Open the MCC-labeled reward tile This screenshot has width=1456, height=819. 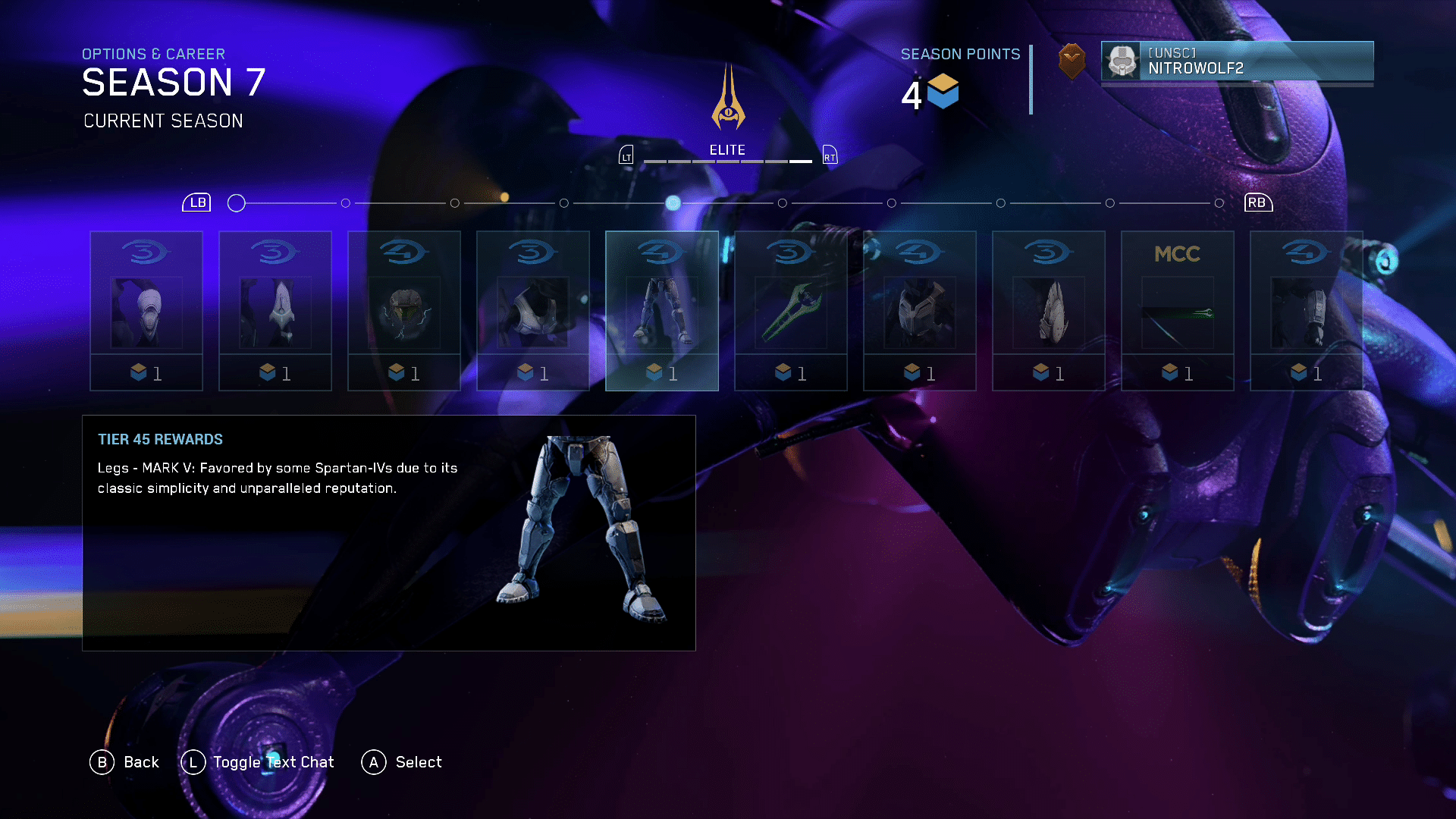[1177, 311]
